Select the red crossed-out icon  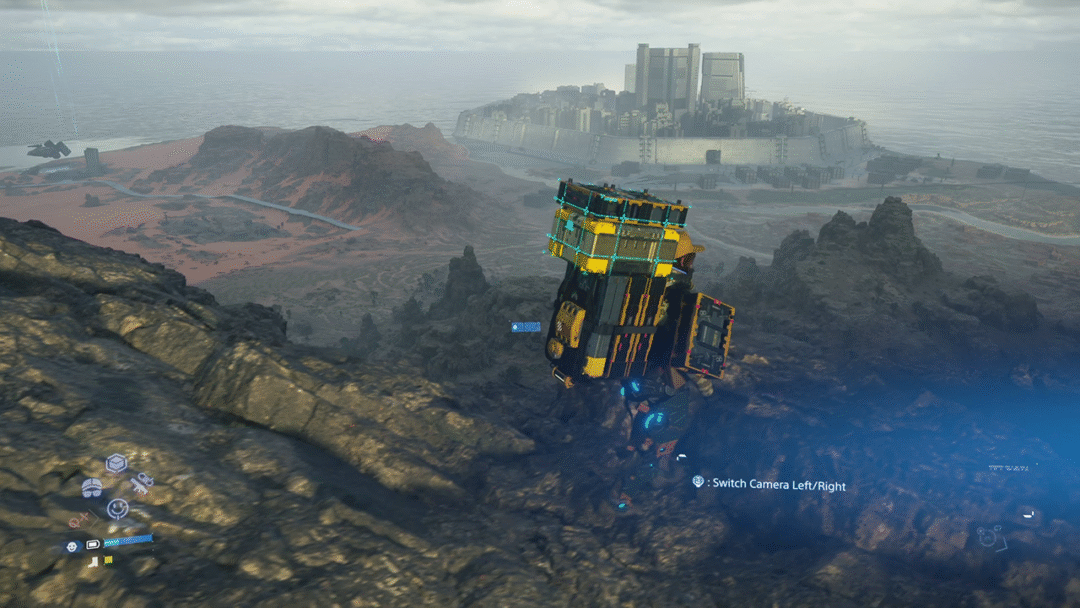point(78,520)
